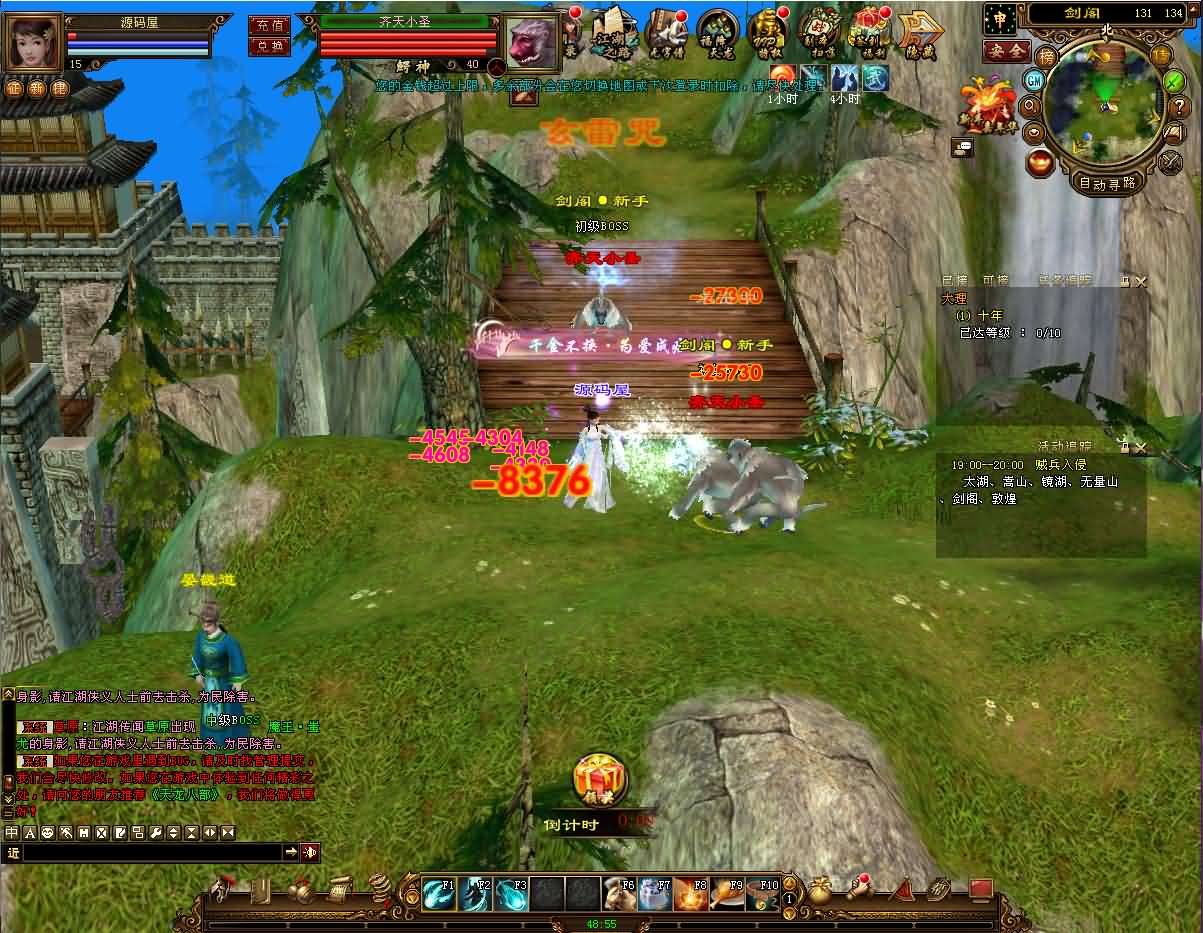Use the F1 skill slot
This screenshot has height=933, width=1203.
(x=440, y=892)
